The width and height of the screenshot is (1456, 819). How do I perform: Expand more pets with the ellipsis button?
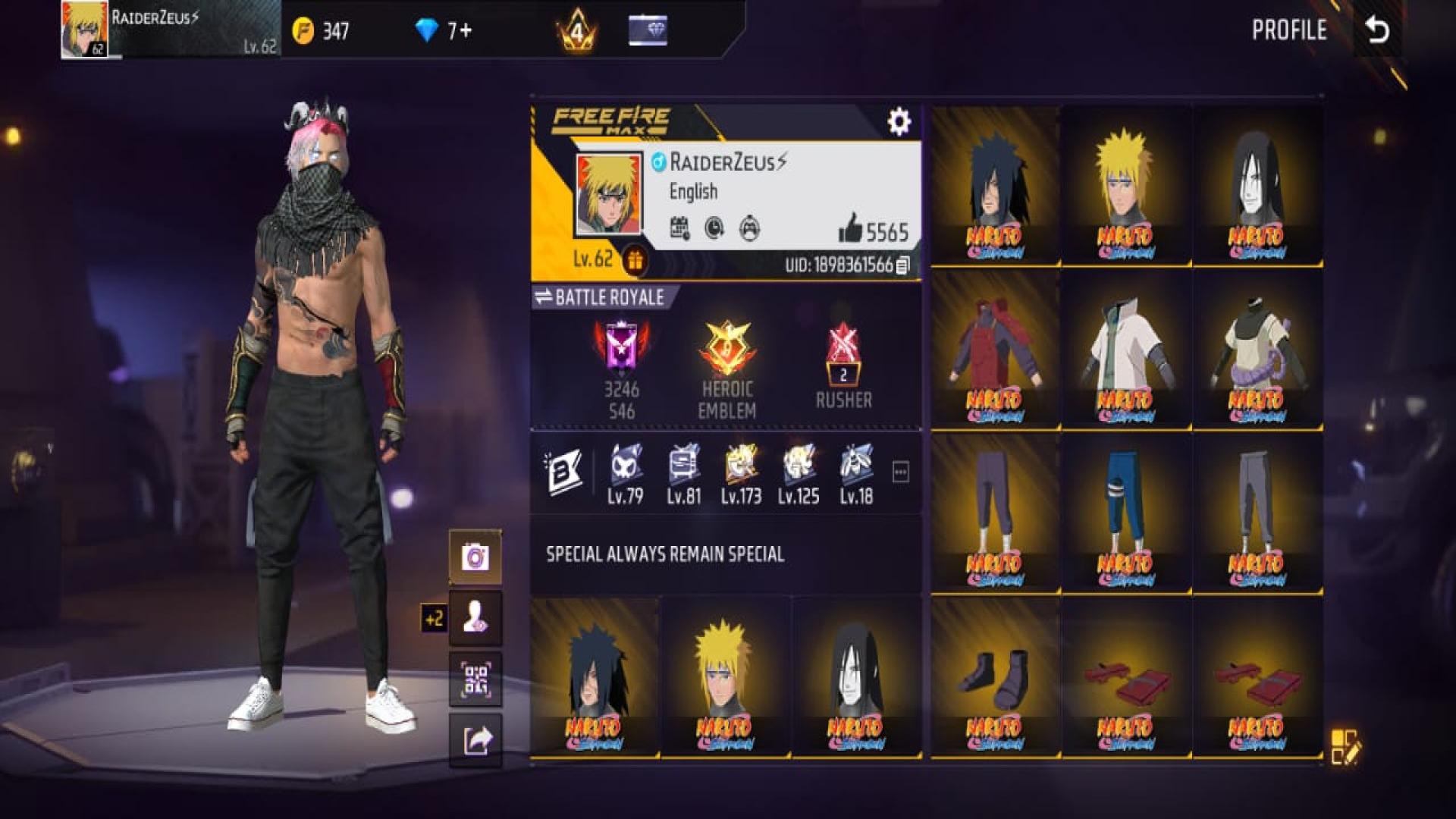(900, 472)
